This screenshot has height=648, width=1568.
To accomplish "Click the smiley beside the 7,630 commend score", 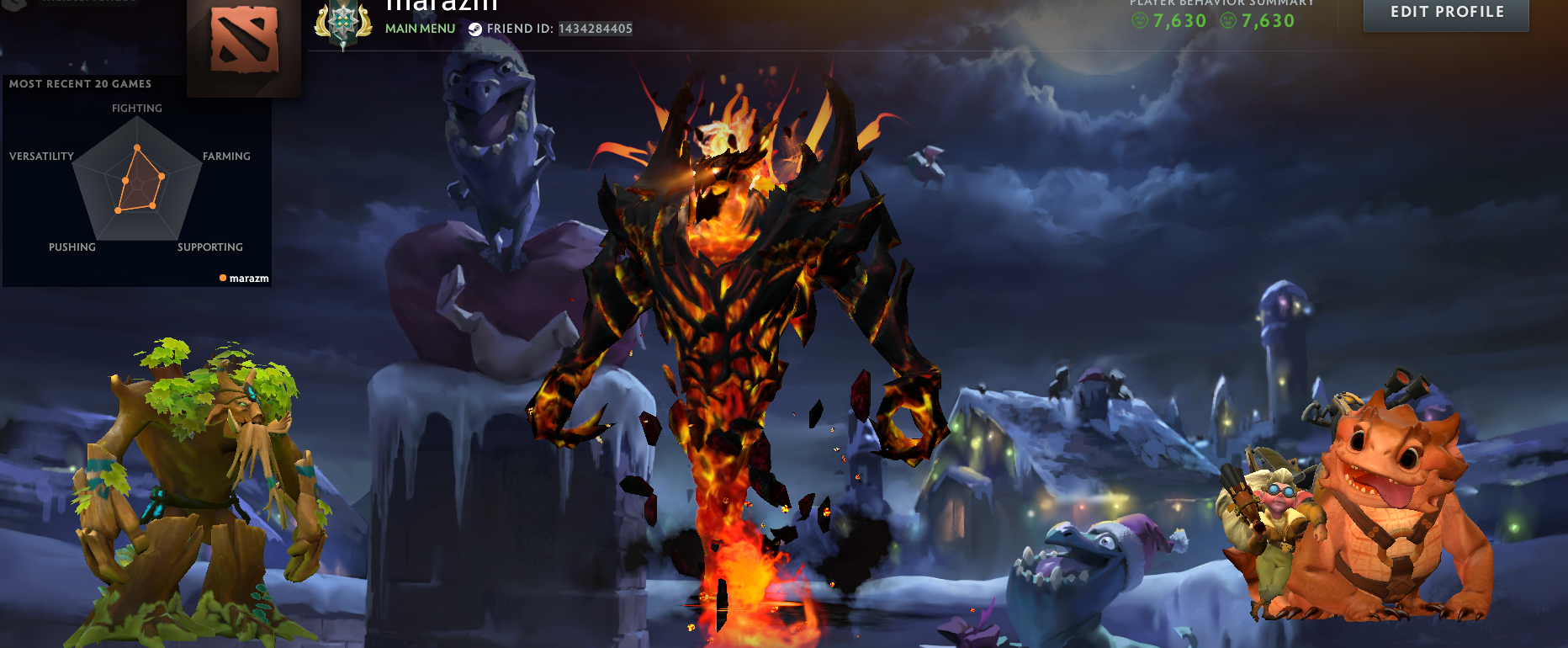I will pos(1140,21).
